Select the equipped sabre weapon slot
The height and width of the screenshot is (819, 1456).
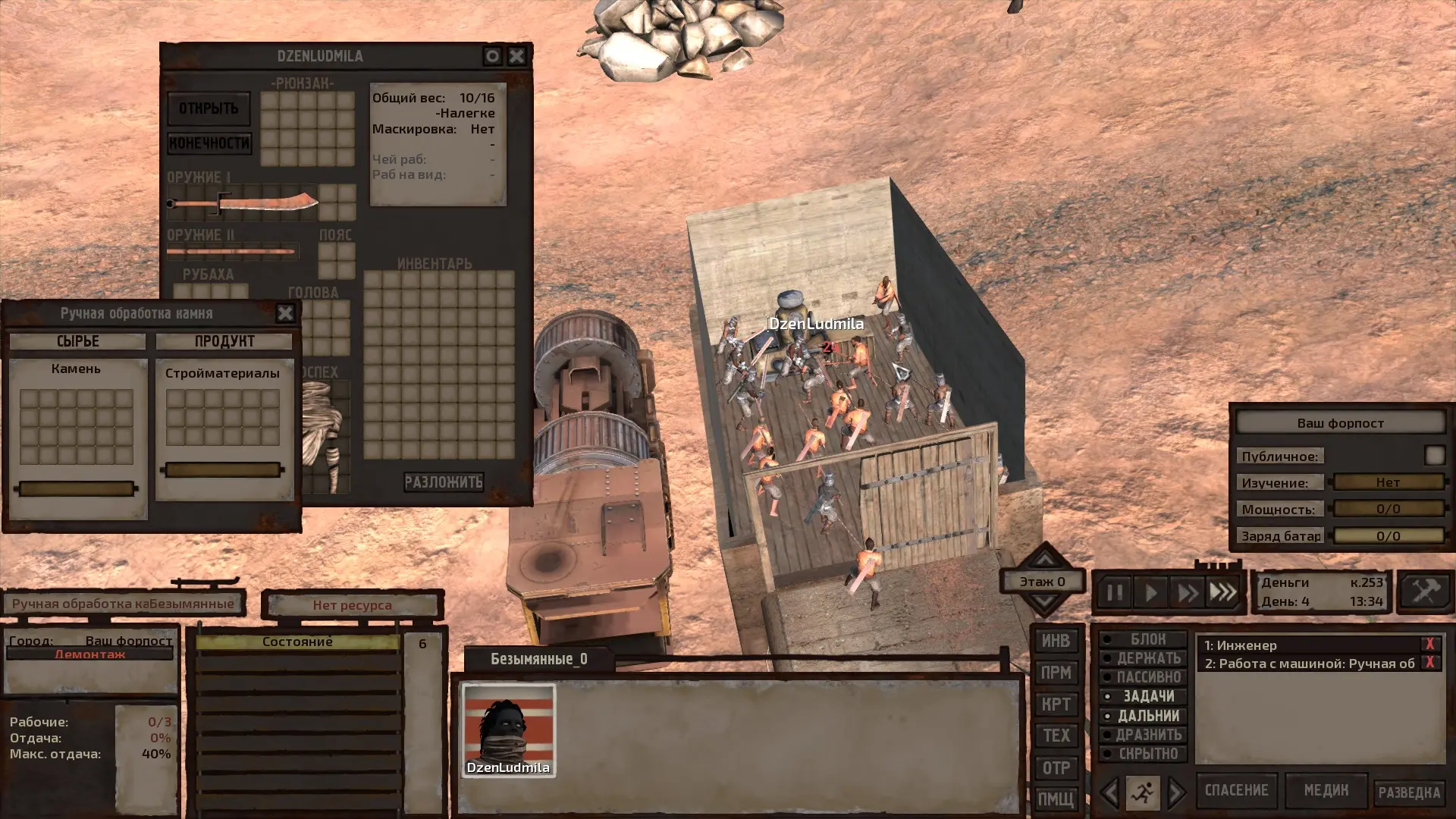point(243,203)
